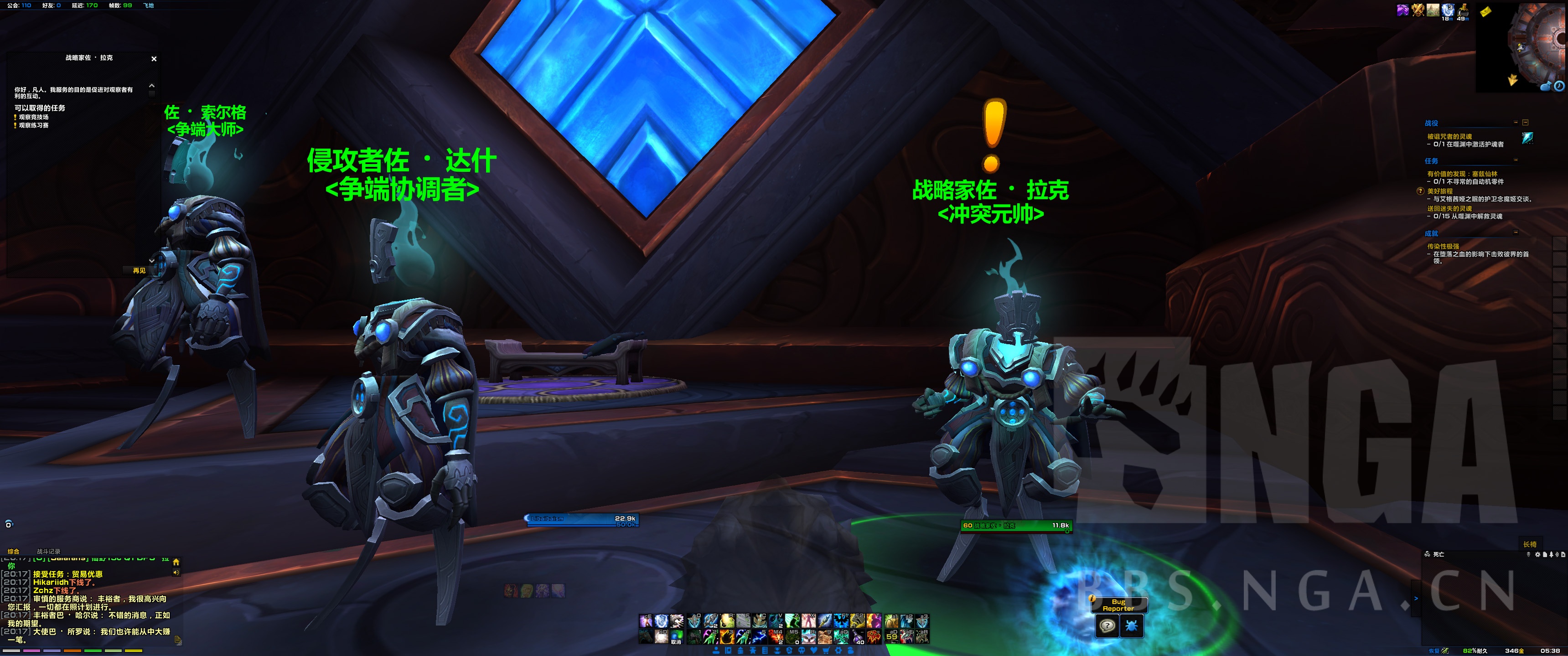Open the yellow mail envelope icon
Viewport: 1568px width, 656px height.
pos(1485,11)
